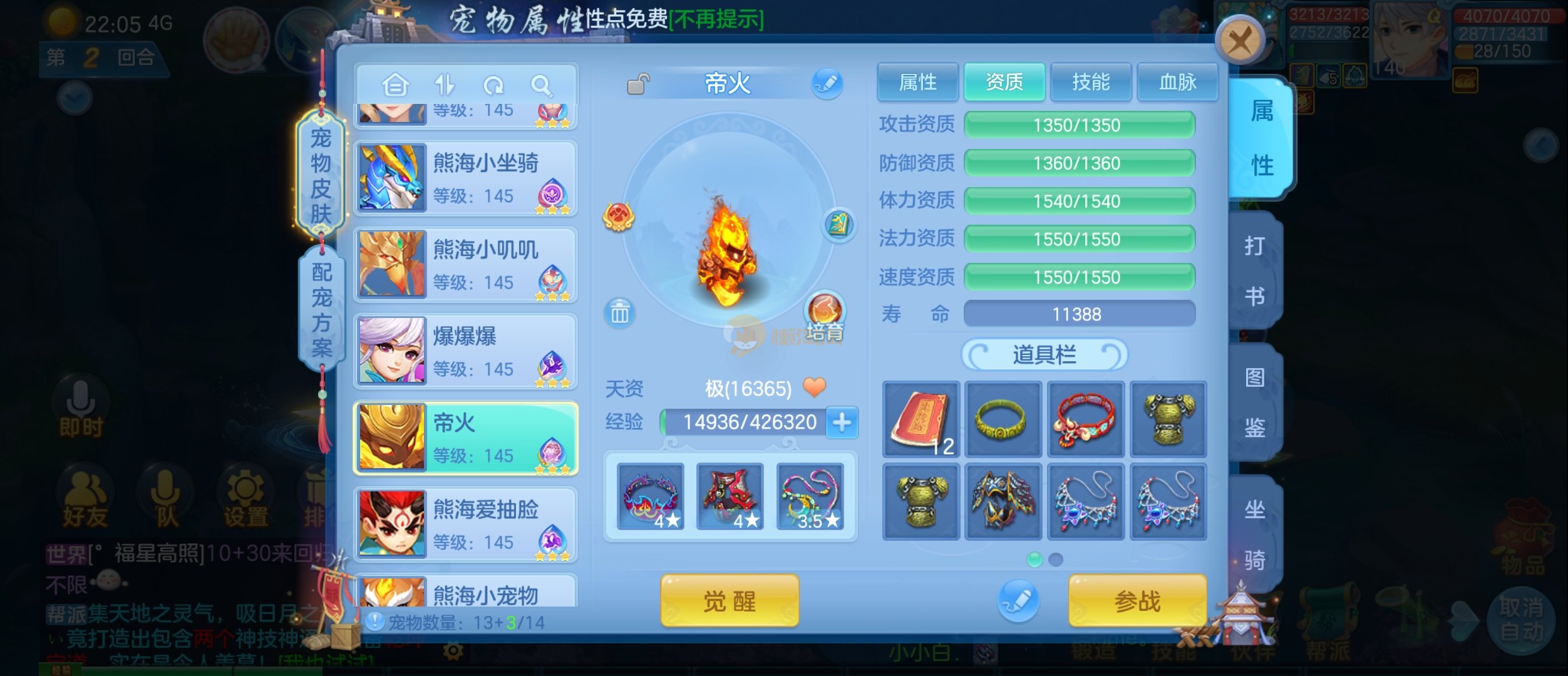
Task: Rename pet using edit pencil beside 帝火
Action: click(827, 83)
